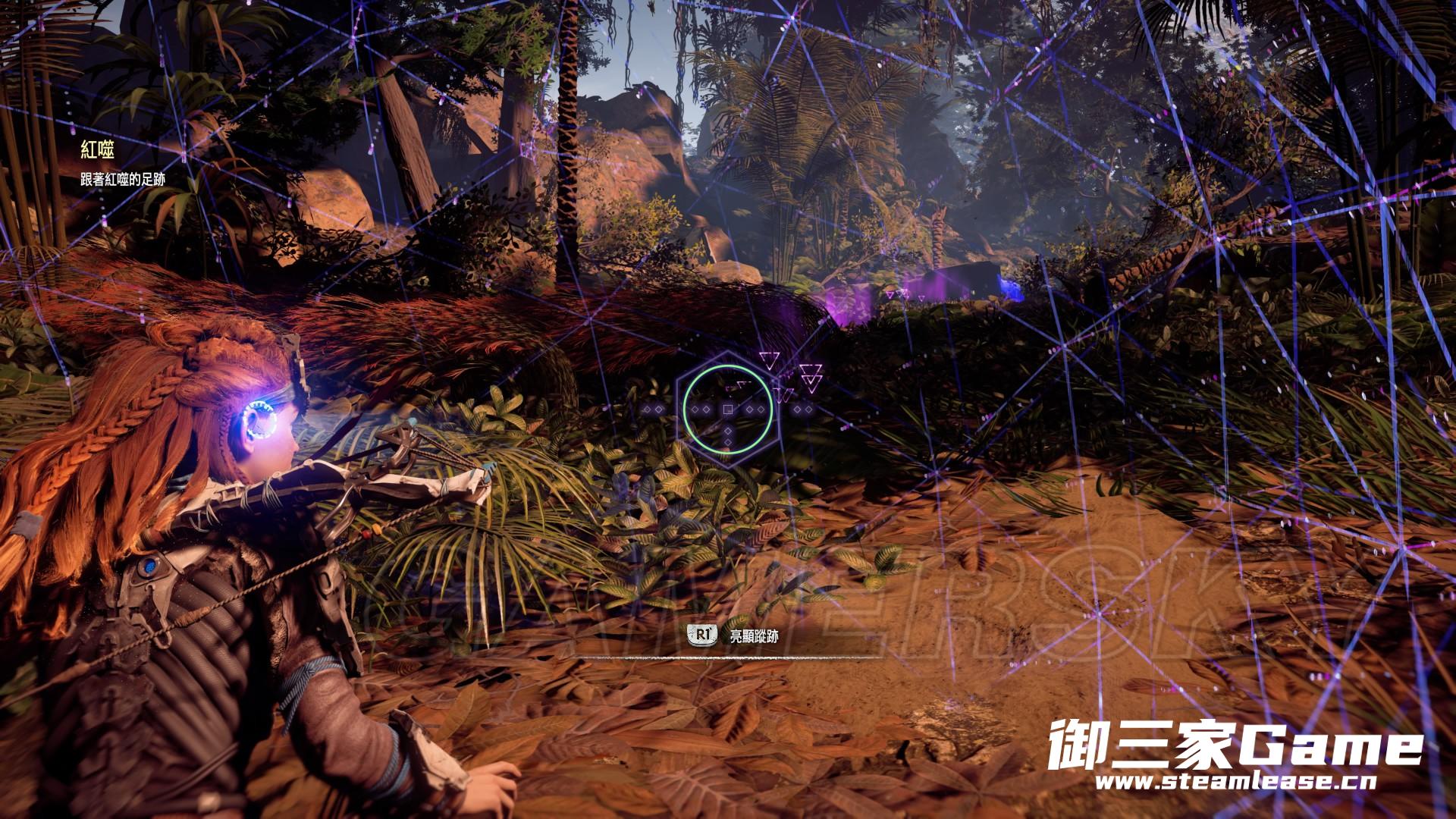Open the 紅噬 quest tracker title
The image size is (1456, 819).
pos(98,150)
